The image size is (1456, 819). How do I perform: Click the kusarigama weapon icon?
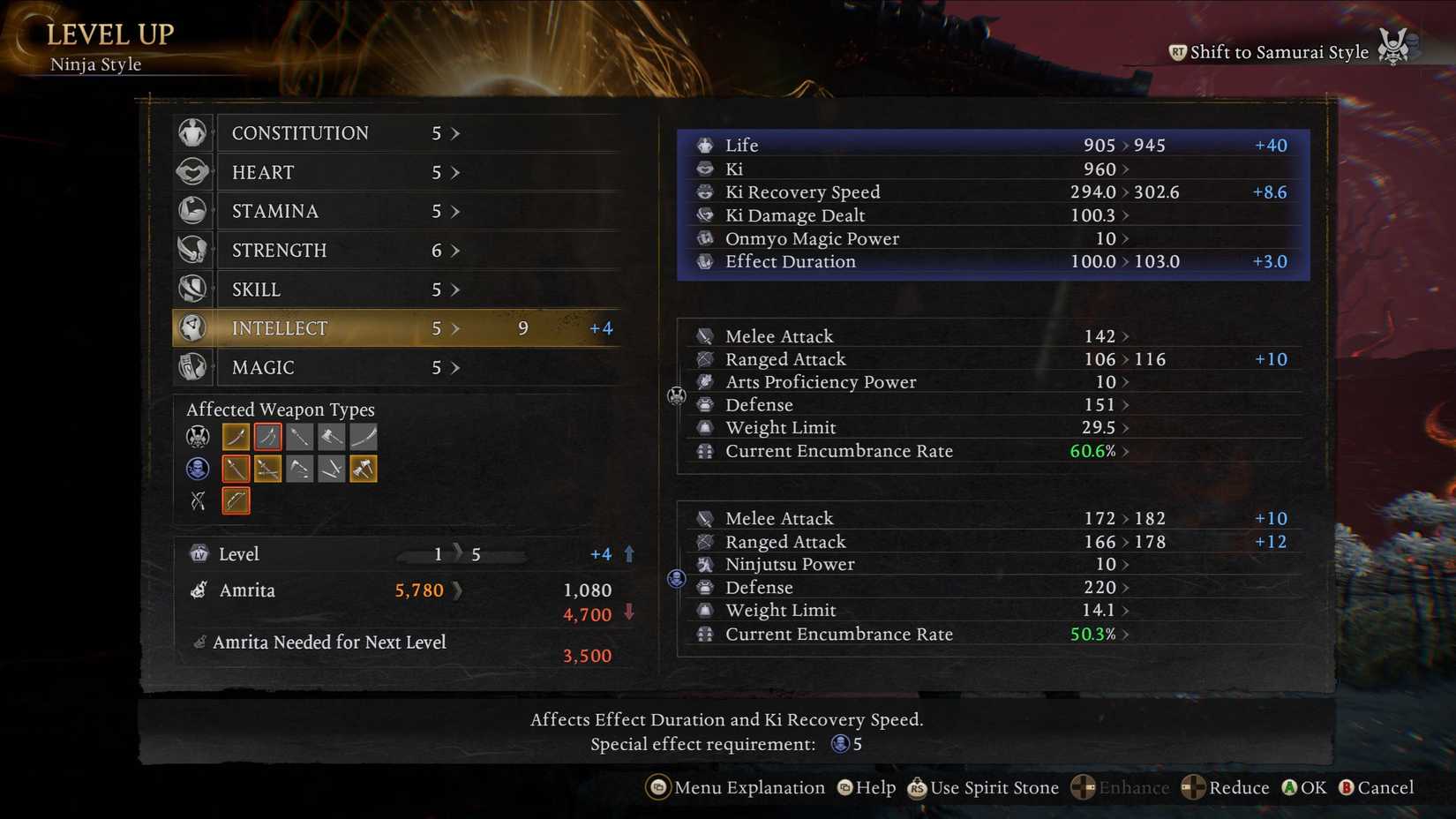click(x=299, y=469)
